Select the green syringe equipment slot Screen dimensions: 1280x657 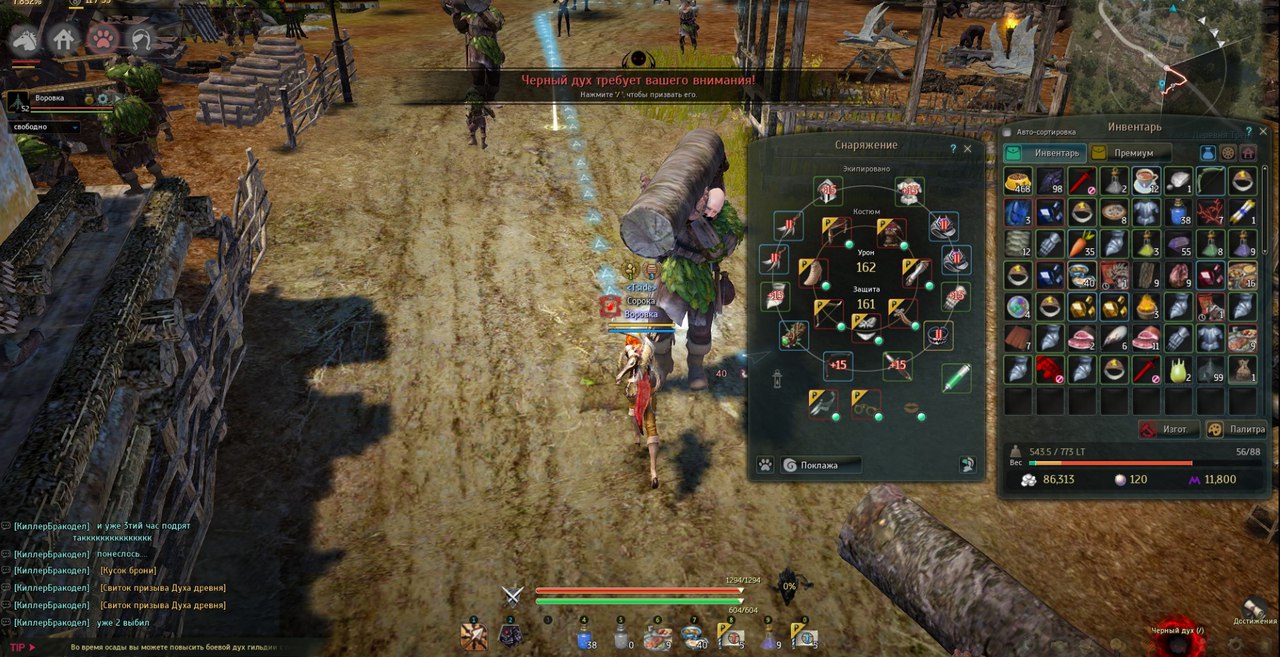click(x=956, y=378)
